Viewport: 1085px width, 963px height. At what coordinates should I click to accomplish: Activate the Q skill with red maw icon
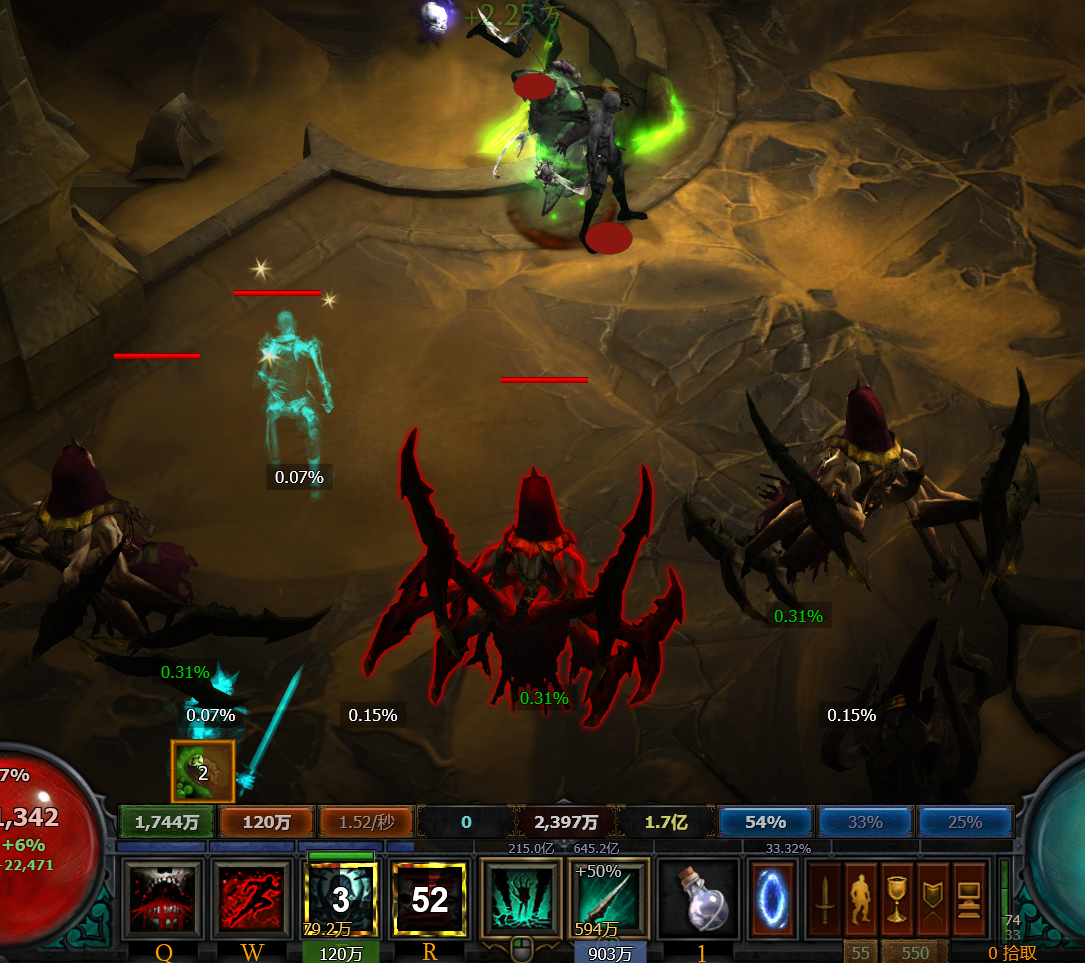point(163,899)
